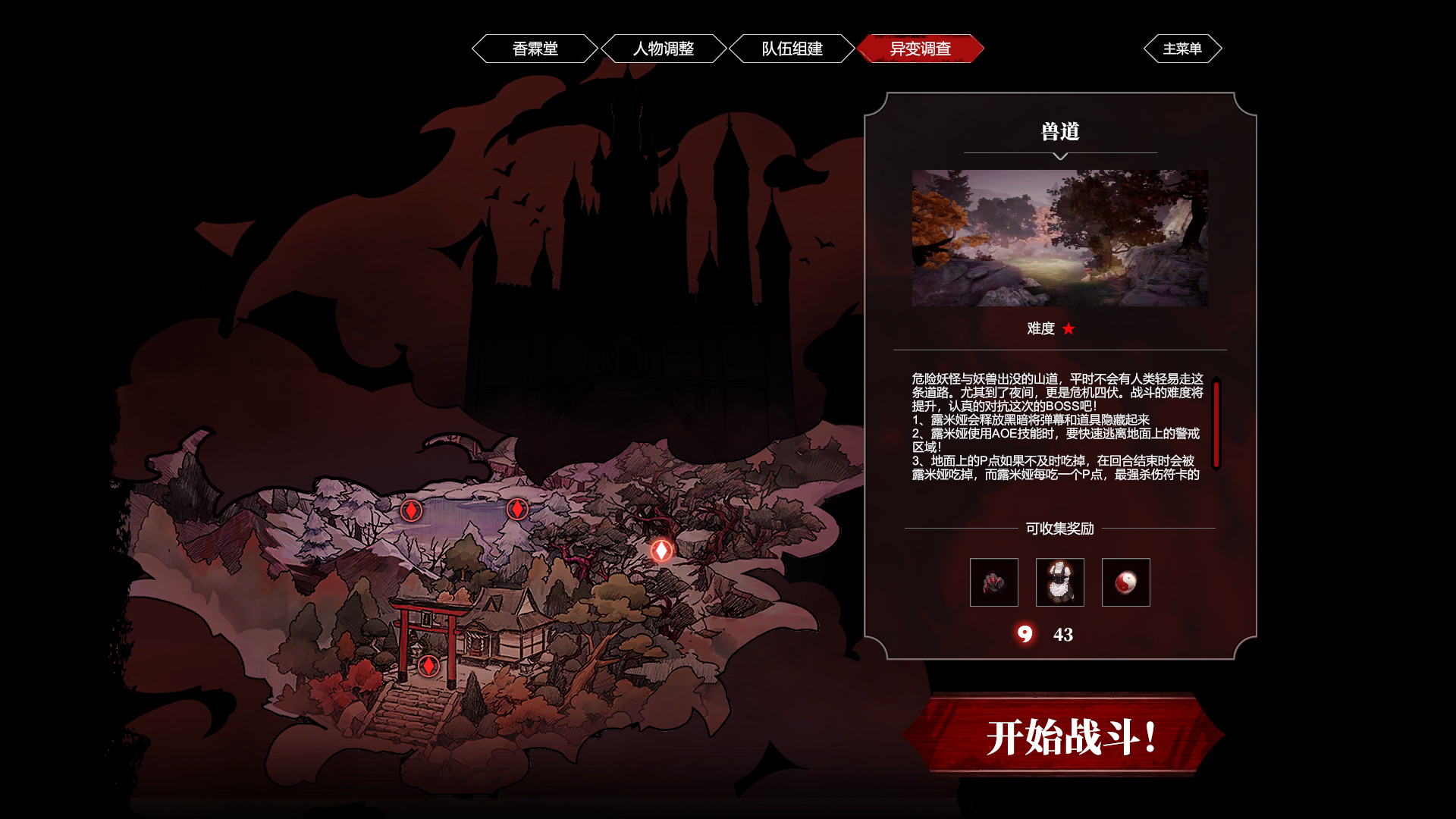Inspect the yin-yang orb reward item

[x=1125, y=582]
